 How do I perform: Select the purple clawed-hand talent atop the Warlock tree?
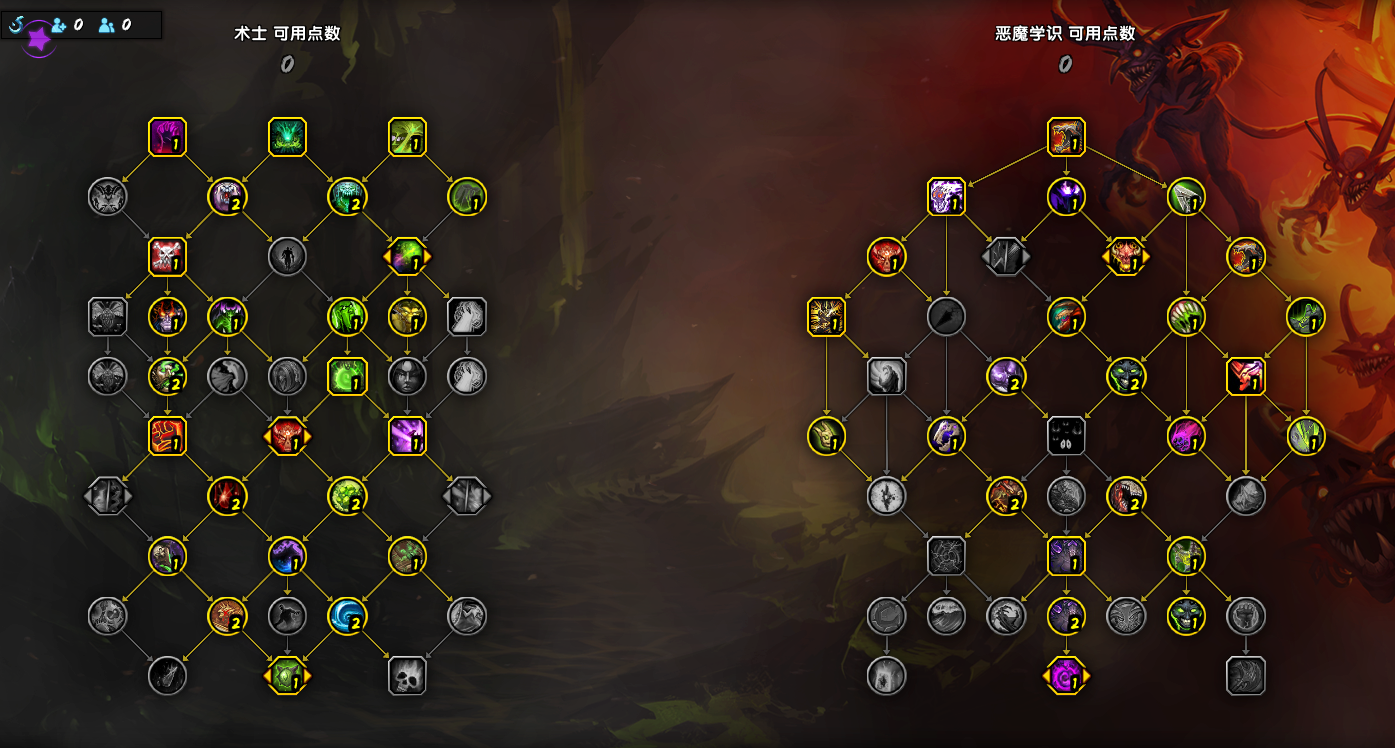coord(168,137)
